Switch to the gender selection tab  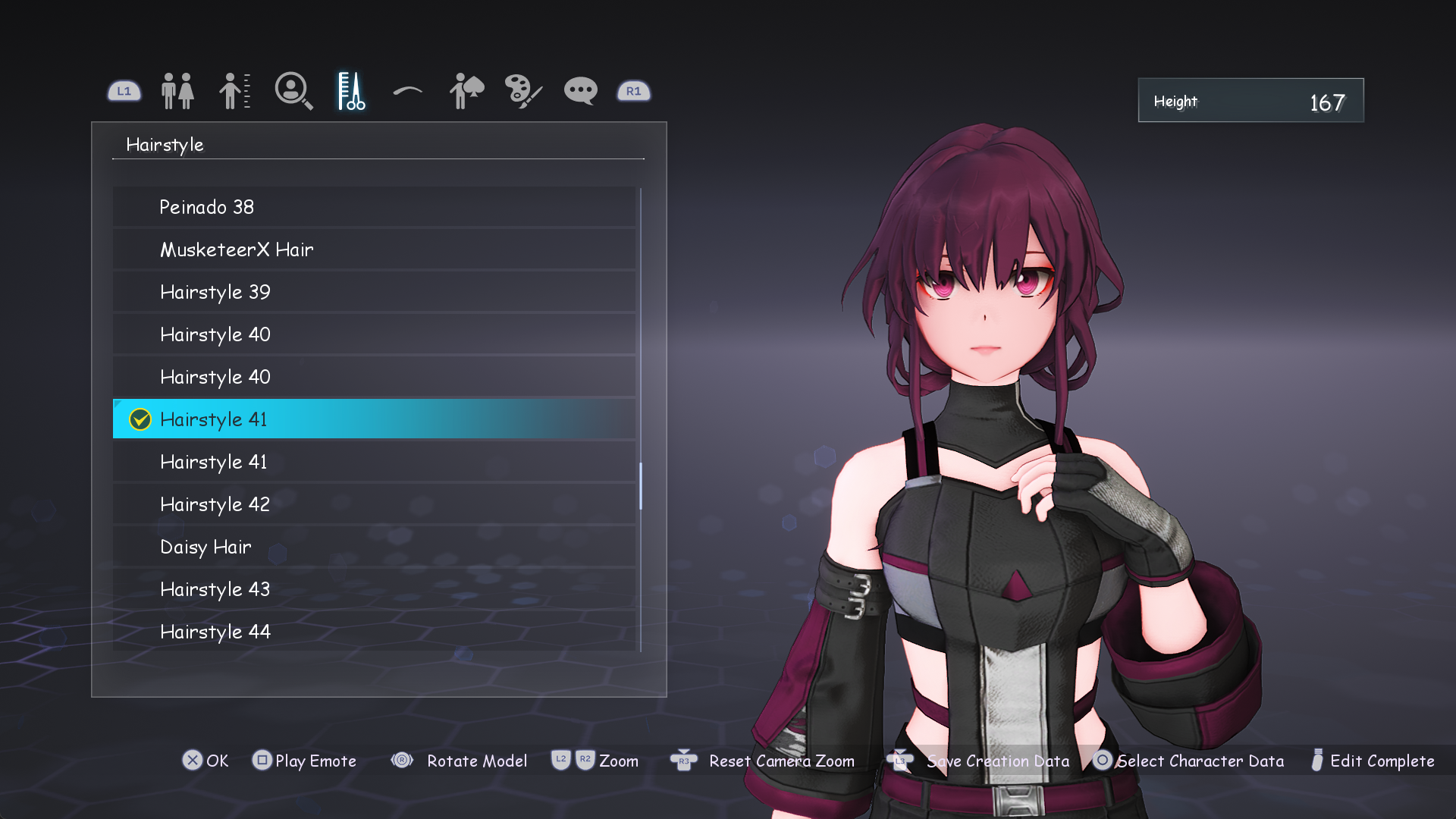coord(177,91)
